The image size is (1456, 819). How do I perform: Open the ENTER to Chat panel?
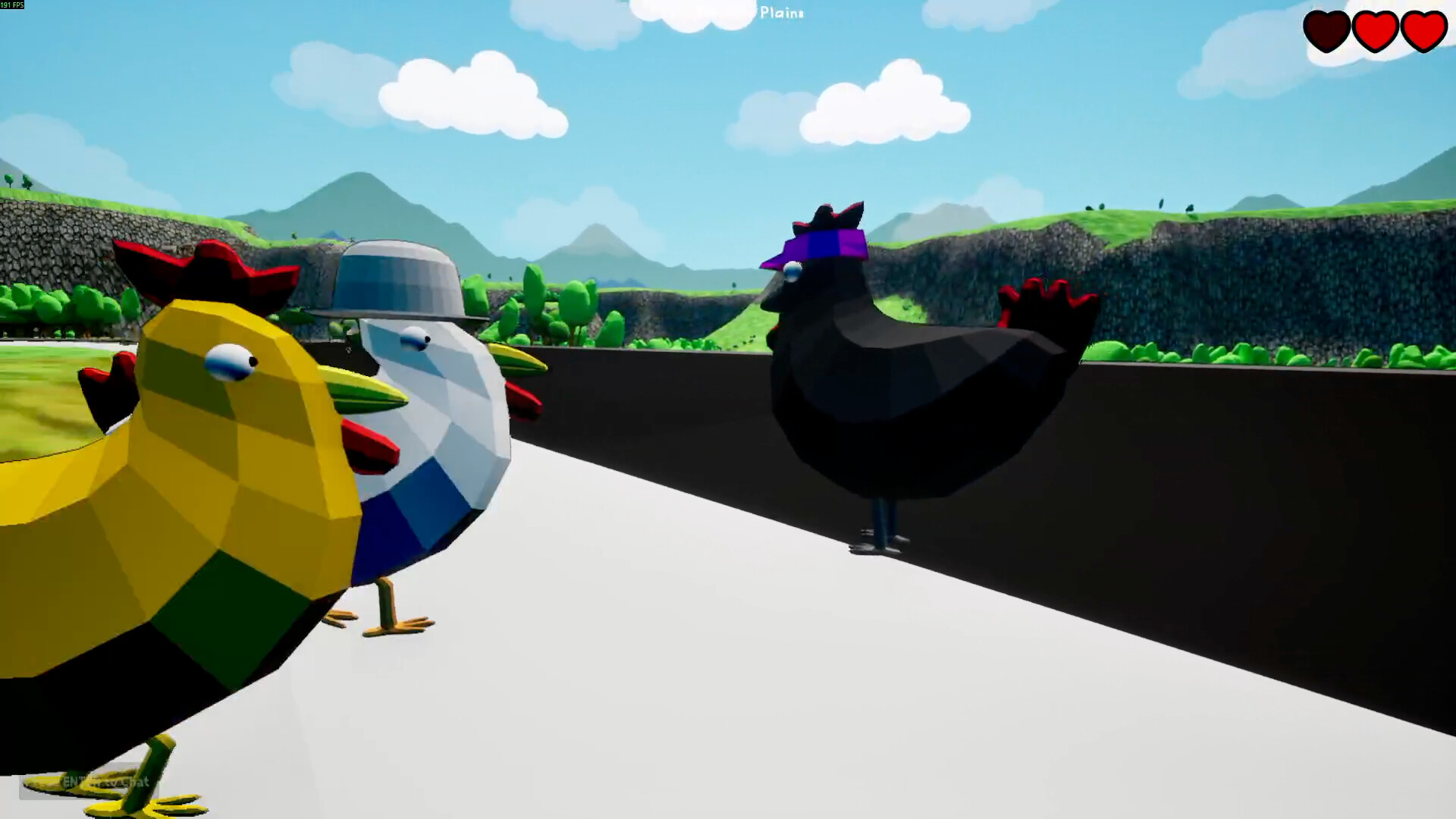tap(87, 783)
